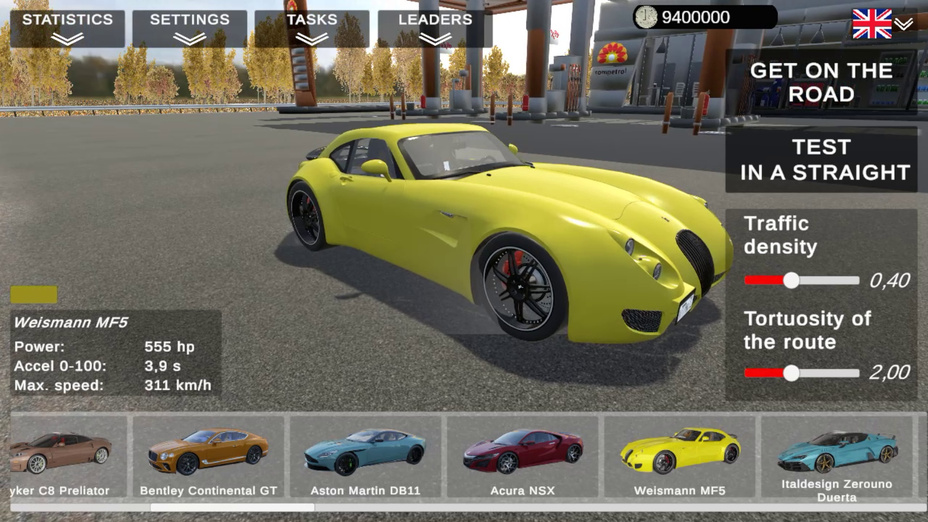
Task: Choose the Bentley Continental GT
Action: [x=208, y=458]
